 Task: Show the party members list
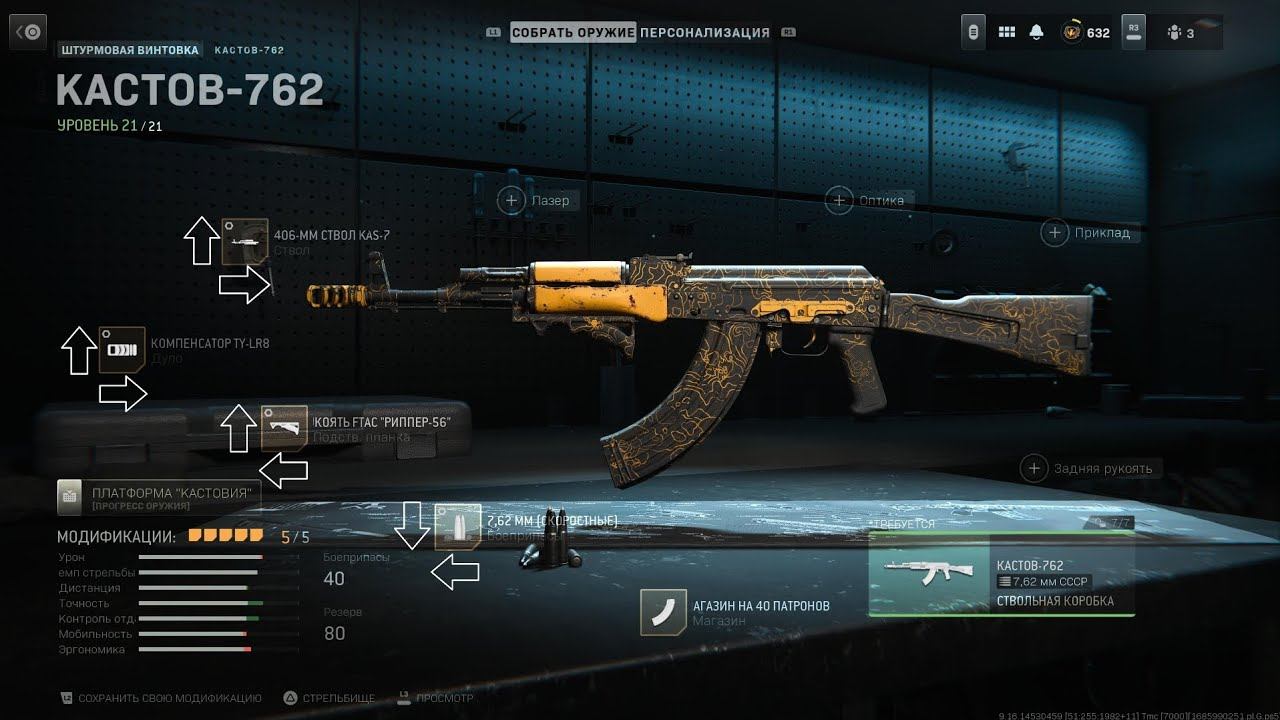point(1180,32)
